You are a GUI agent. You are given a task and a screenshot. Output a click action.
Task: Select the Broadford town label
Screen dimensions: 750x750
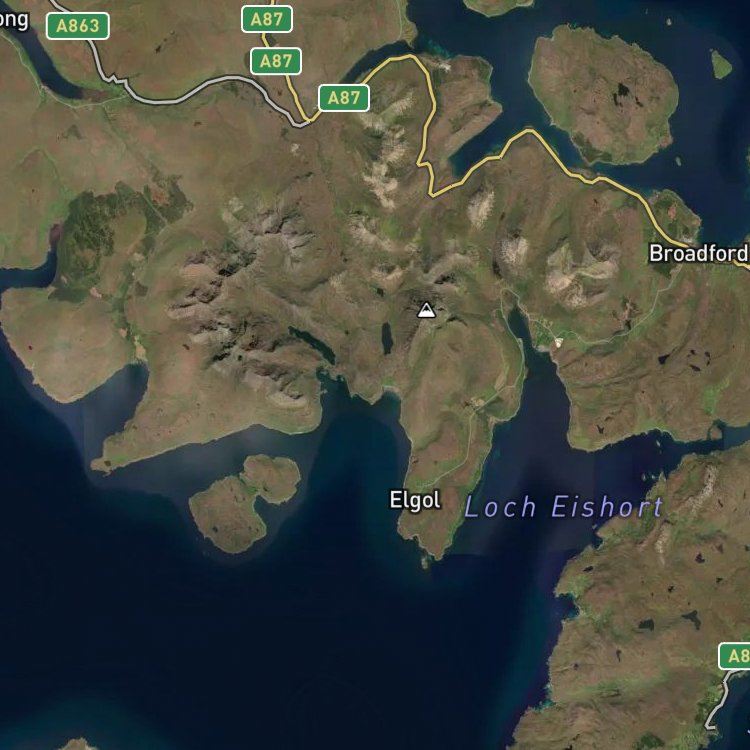tap(698, 253)
